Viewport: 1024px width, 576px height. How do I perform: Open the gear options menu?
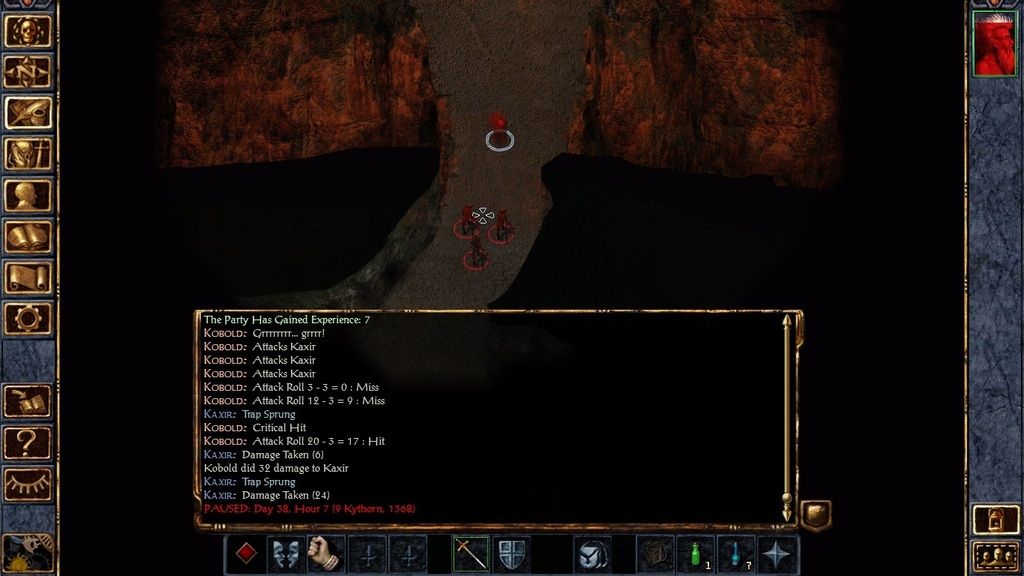coord(28,318)
